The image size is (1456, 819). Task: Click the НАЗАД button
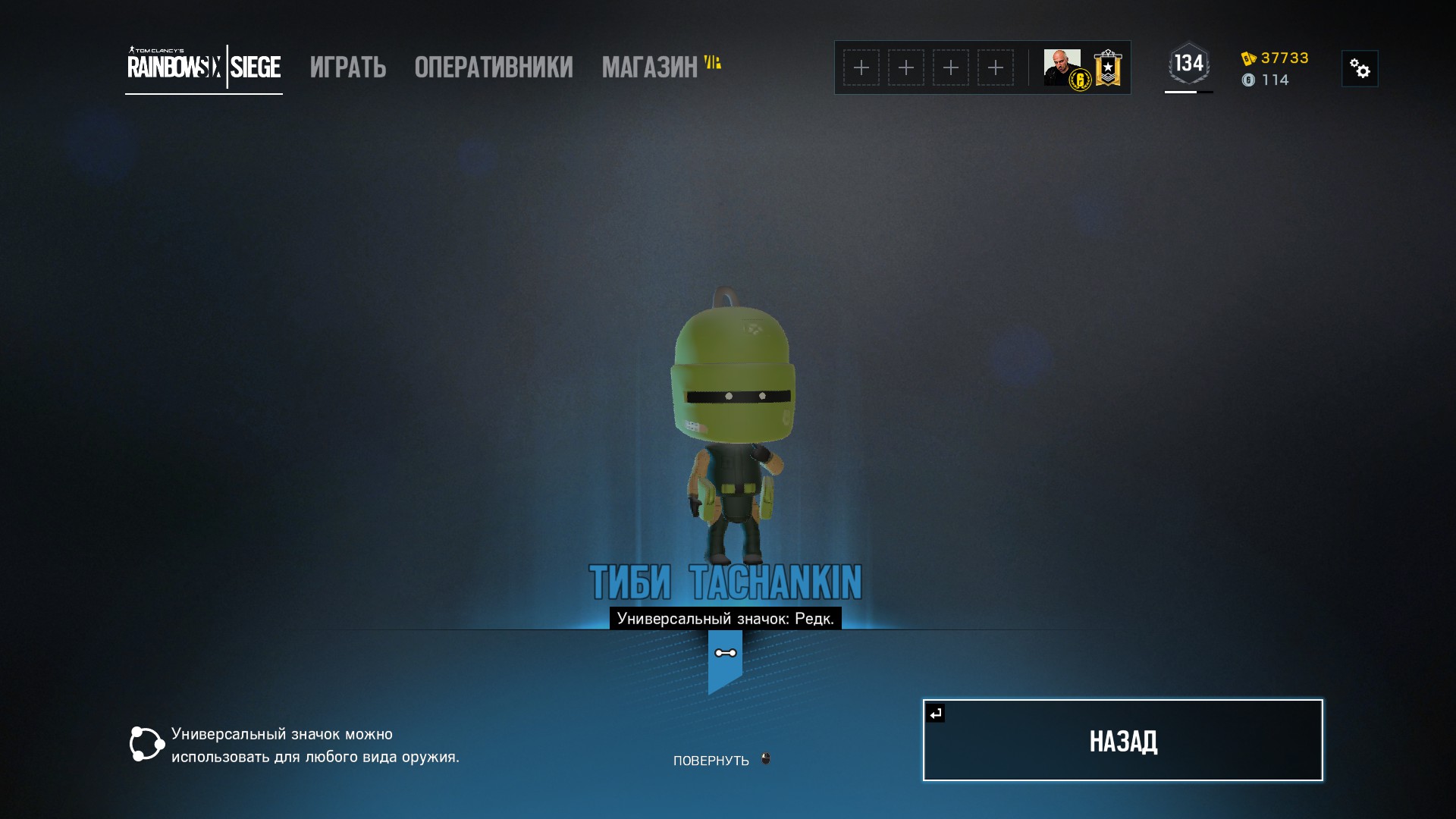click(x=1122, y=739)
